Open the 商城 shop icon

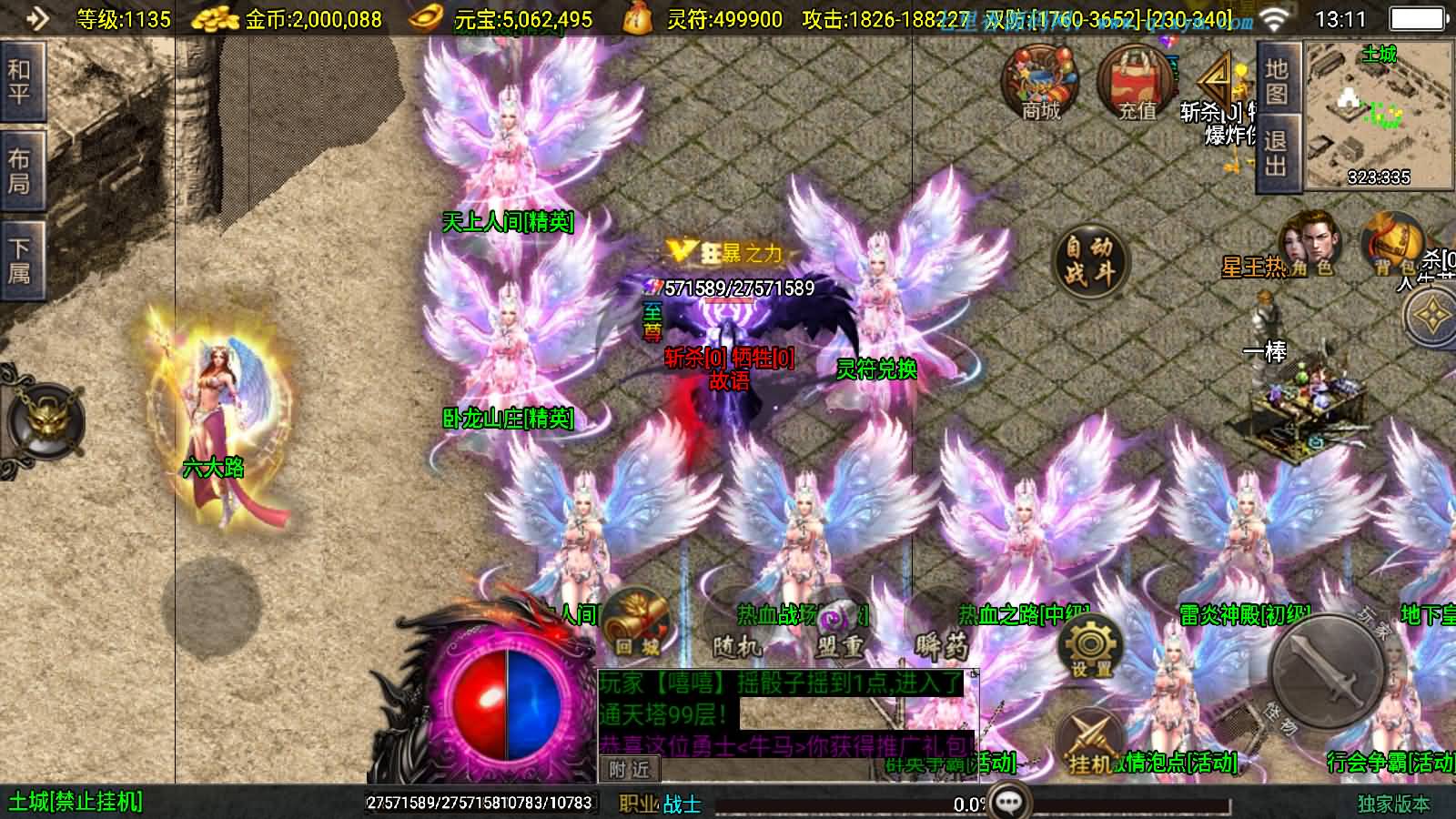click(1040, 84)
